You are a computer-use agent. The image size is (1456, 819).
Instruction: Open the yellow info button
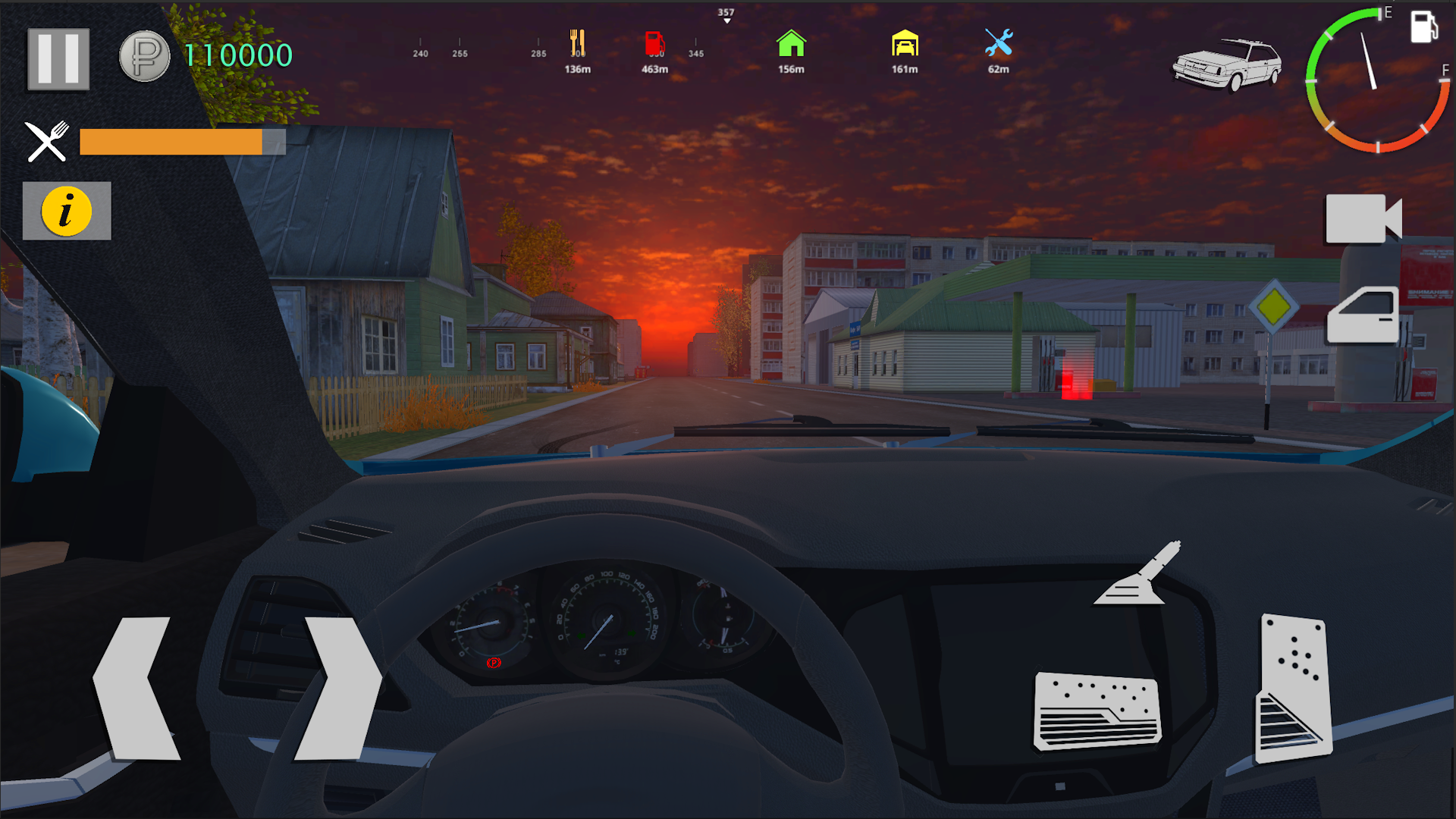pos(67,211)
